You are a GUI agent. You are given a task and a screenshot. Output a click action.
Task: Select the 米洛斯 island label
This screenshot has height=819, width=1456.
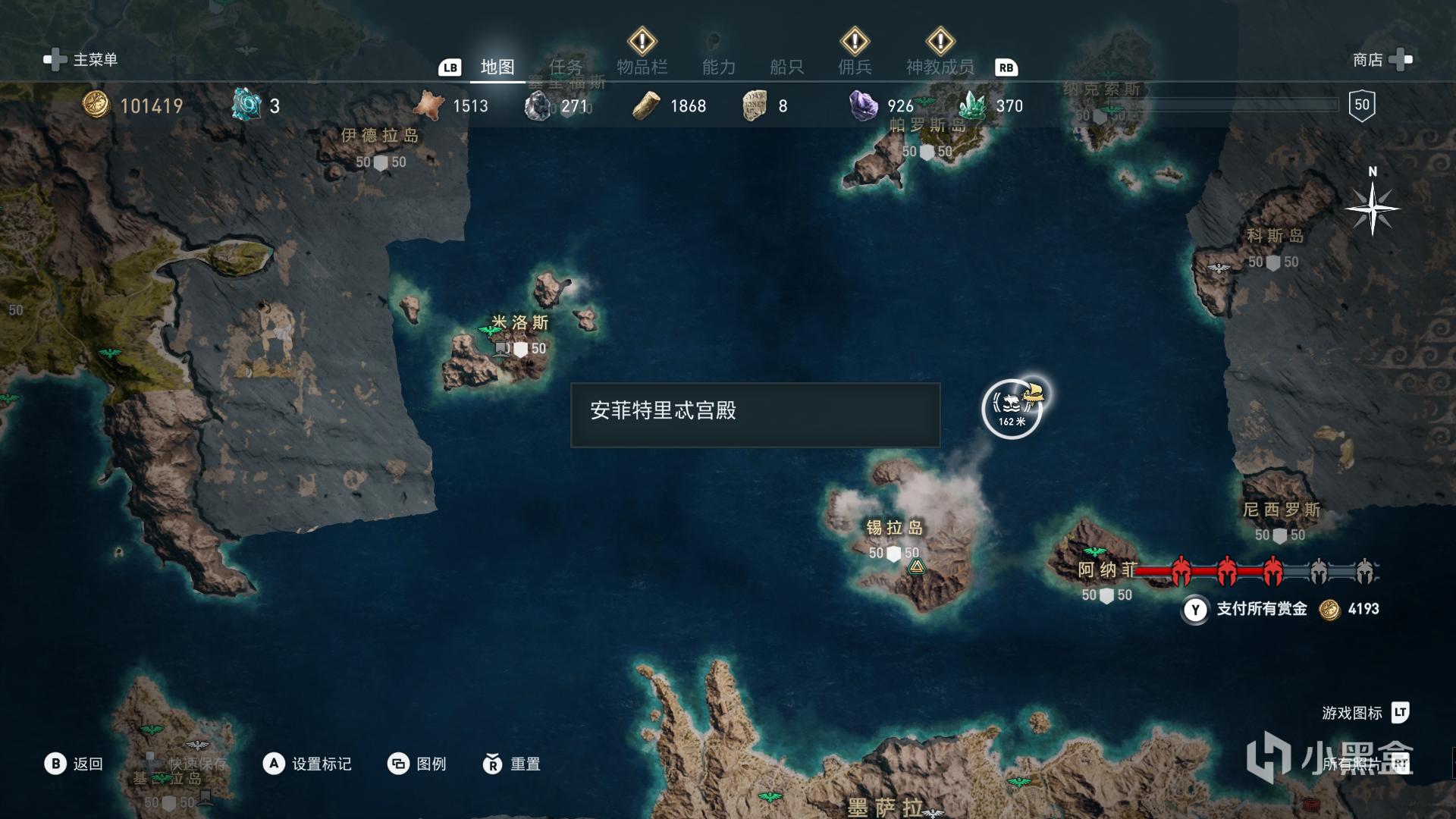pos(520,323)
